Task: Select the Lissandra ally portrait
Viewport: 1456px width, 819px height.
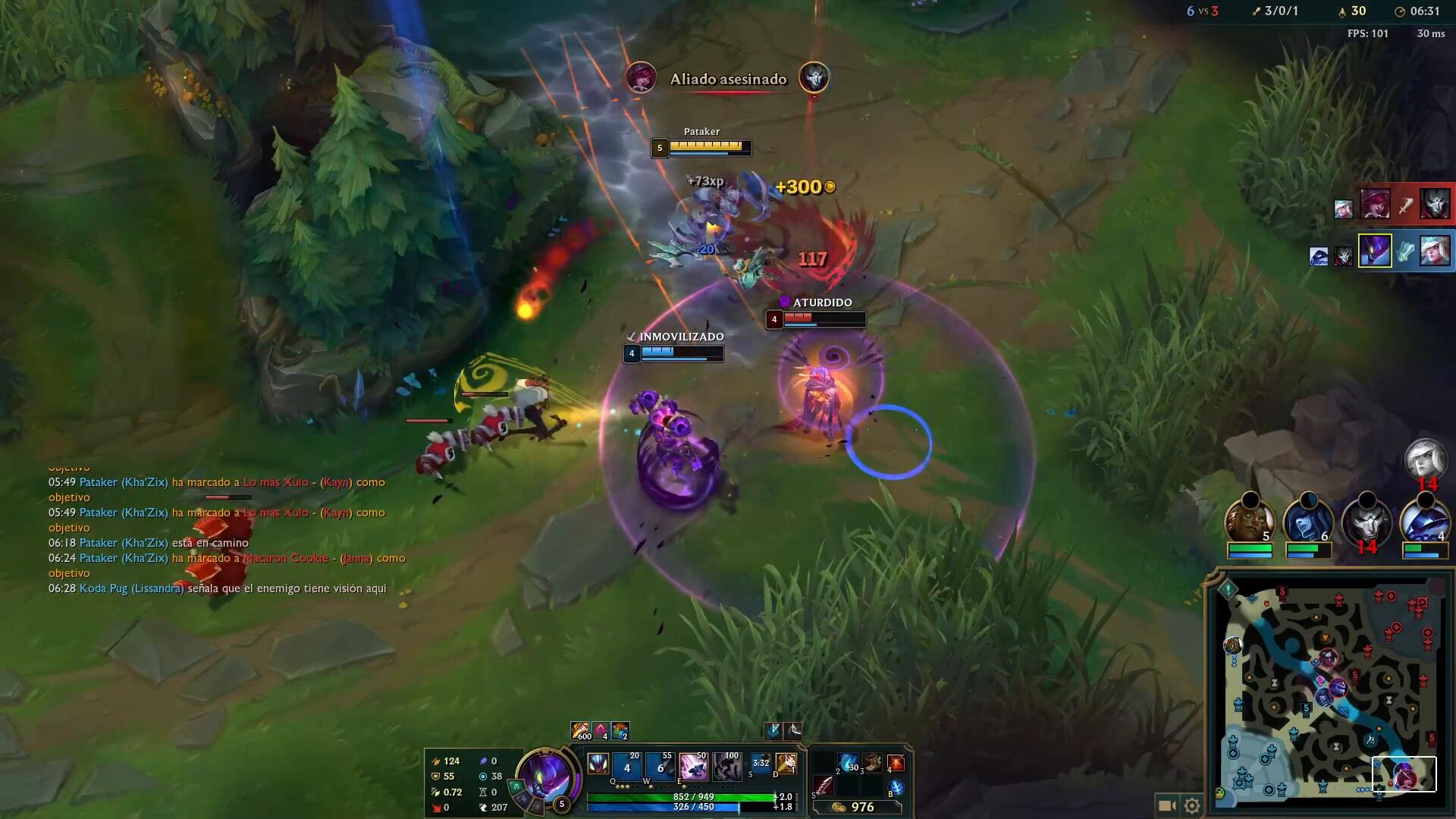Action: click(x=1307, y=523)
